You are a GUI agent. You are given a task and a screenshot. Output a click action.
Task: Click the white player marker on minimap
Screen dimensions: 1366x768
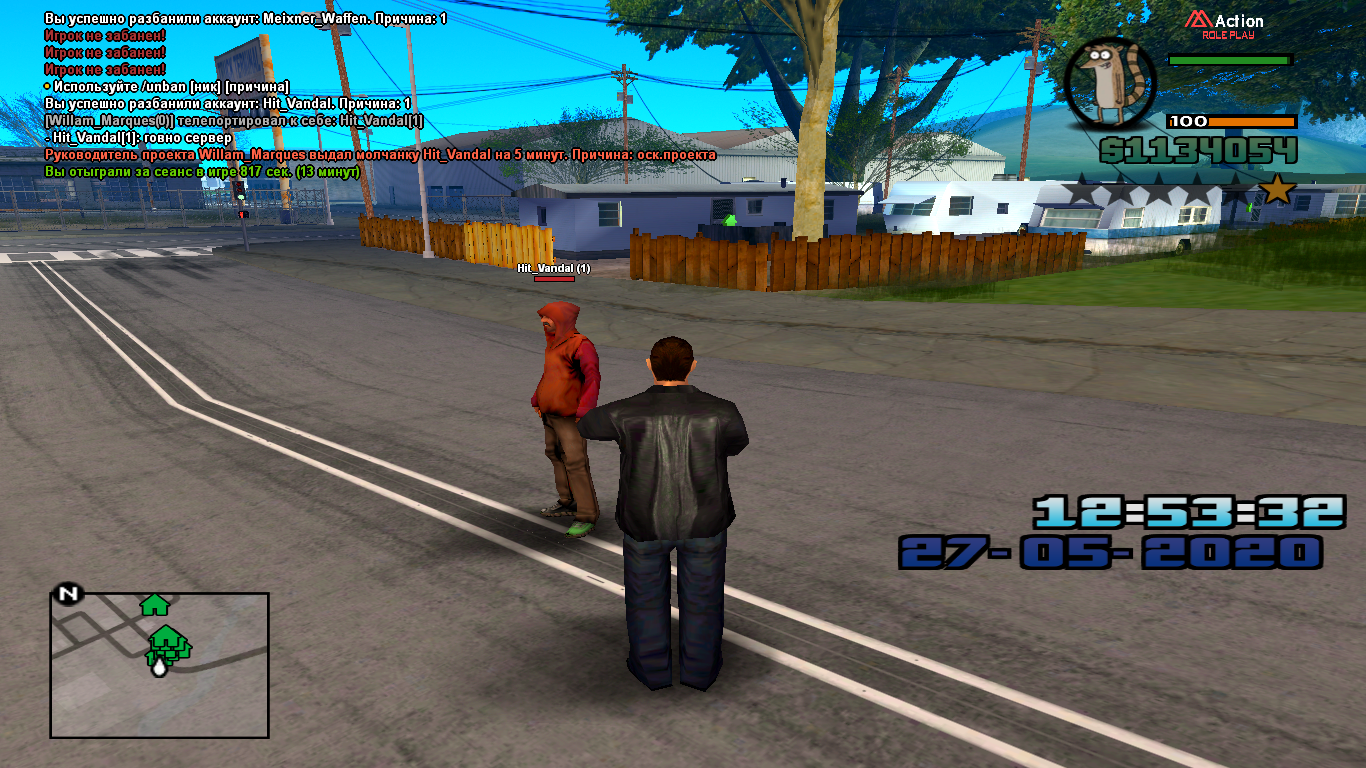click(x=158, y=665)
